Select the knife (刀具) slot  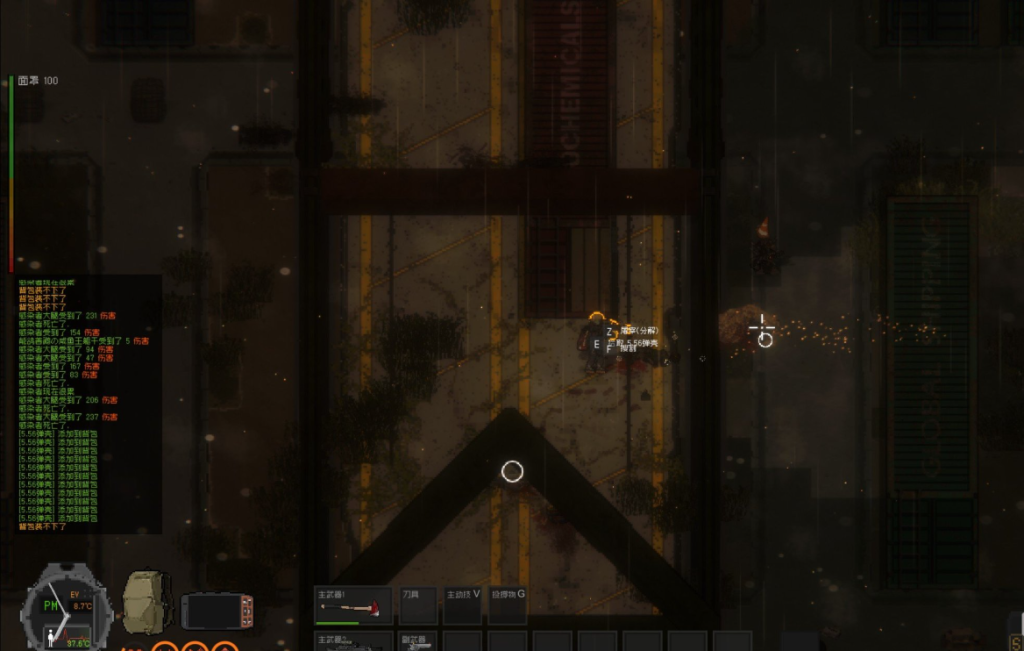[x=418, y=605]
